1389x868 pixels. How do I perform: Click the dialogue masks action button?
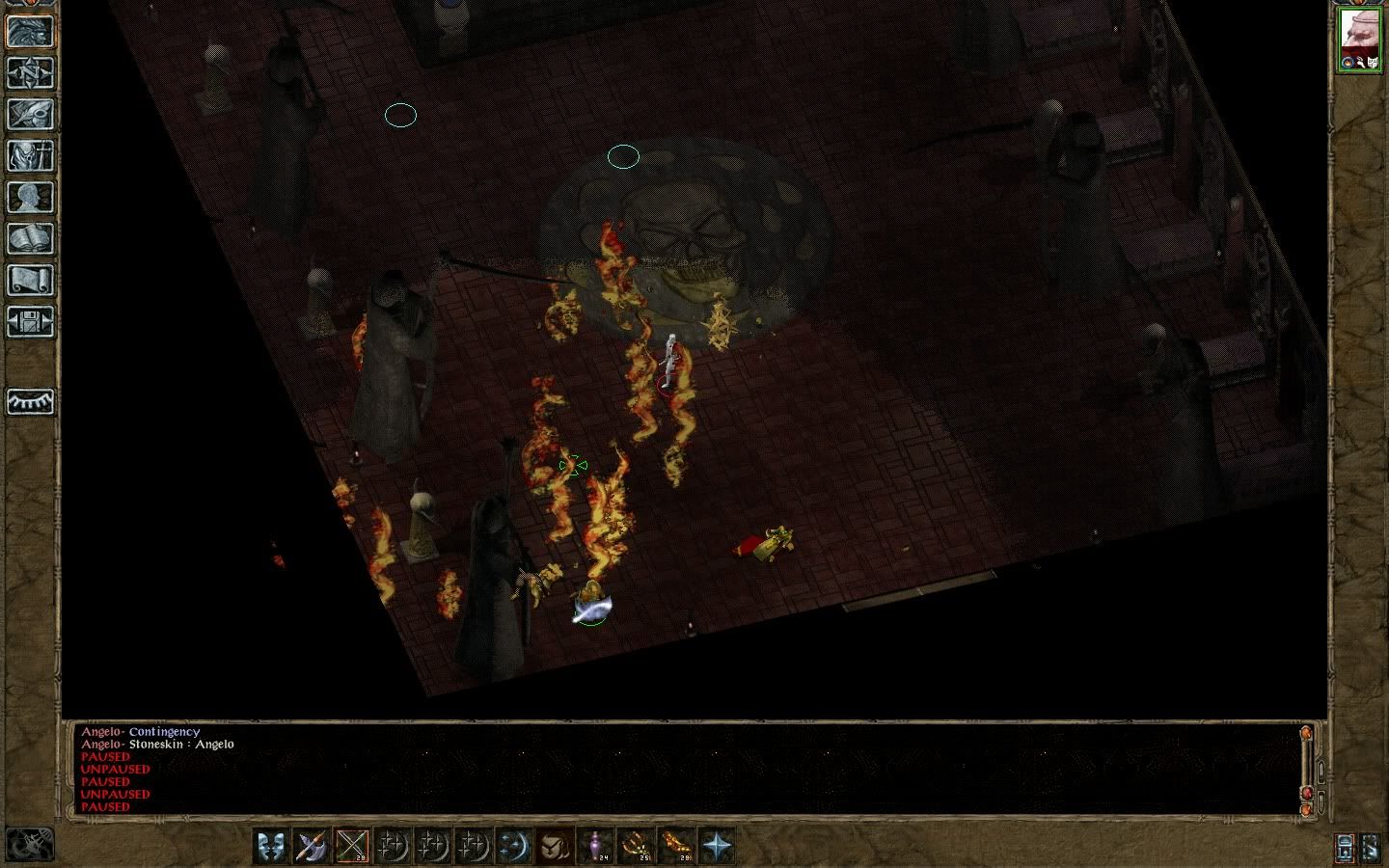(x=272, y=846)
